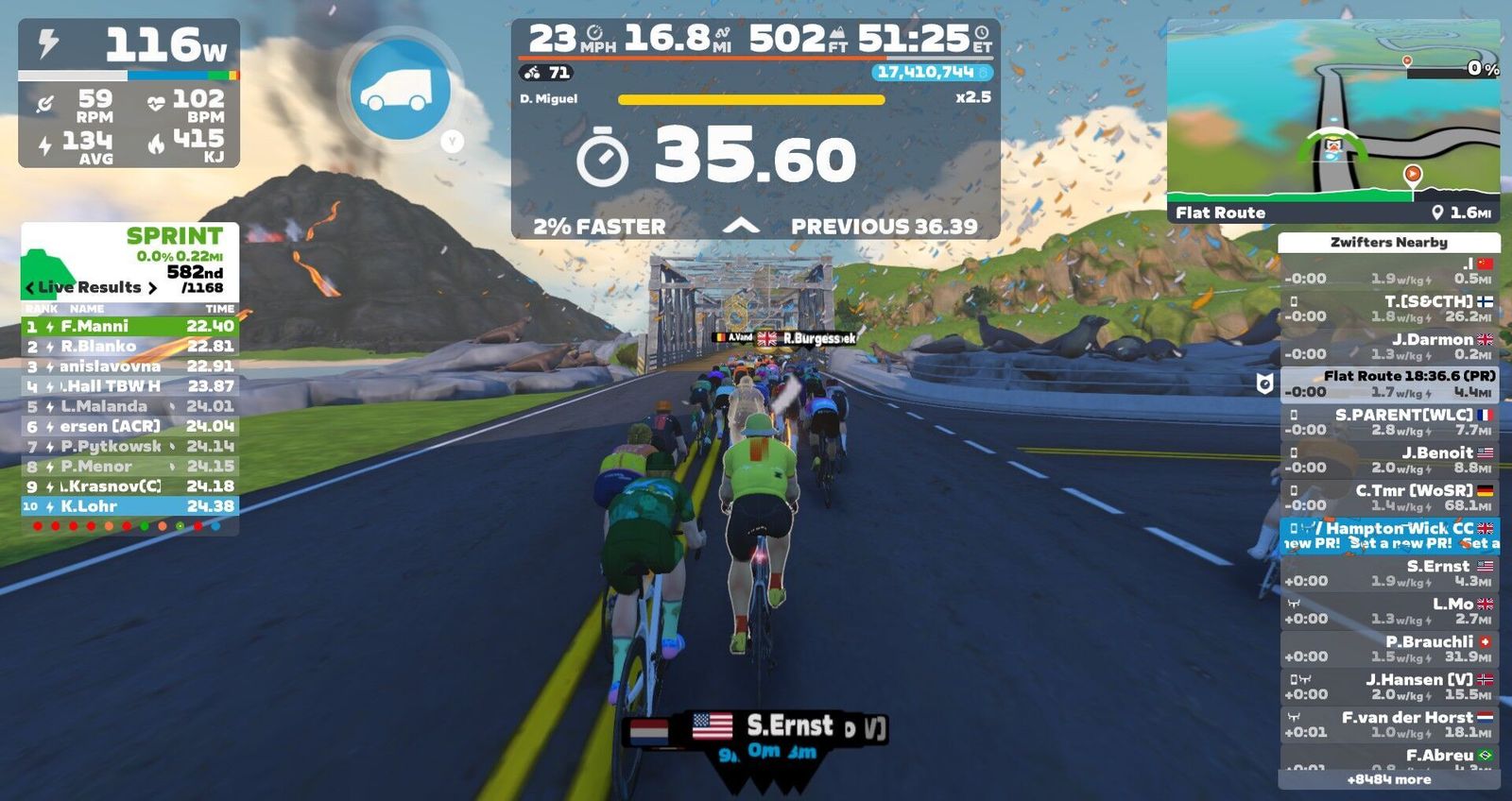Select F.Manni in the sprint leaderboard
Viewport: 1512px width, 801px height.
[x=129, y=327]
